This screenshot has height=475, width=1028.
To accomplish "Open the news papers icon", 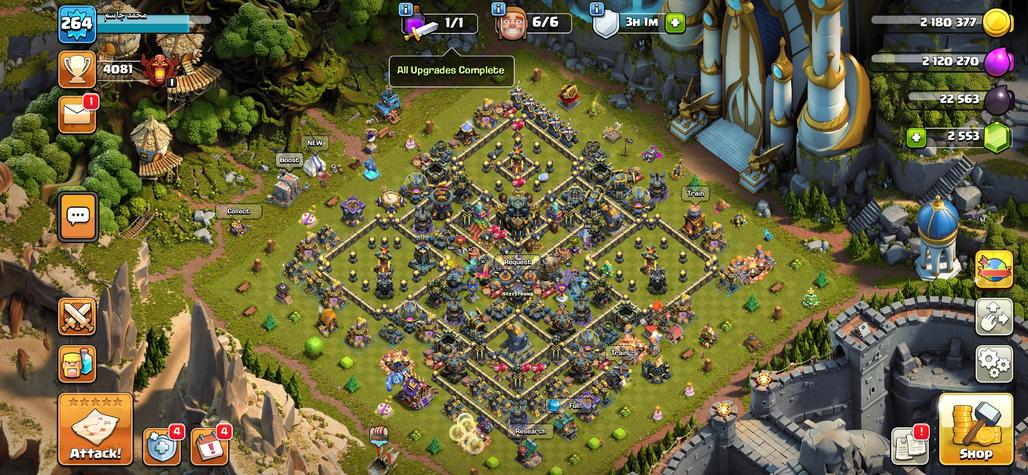I will [x=908, y=445].
